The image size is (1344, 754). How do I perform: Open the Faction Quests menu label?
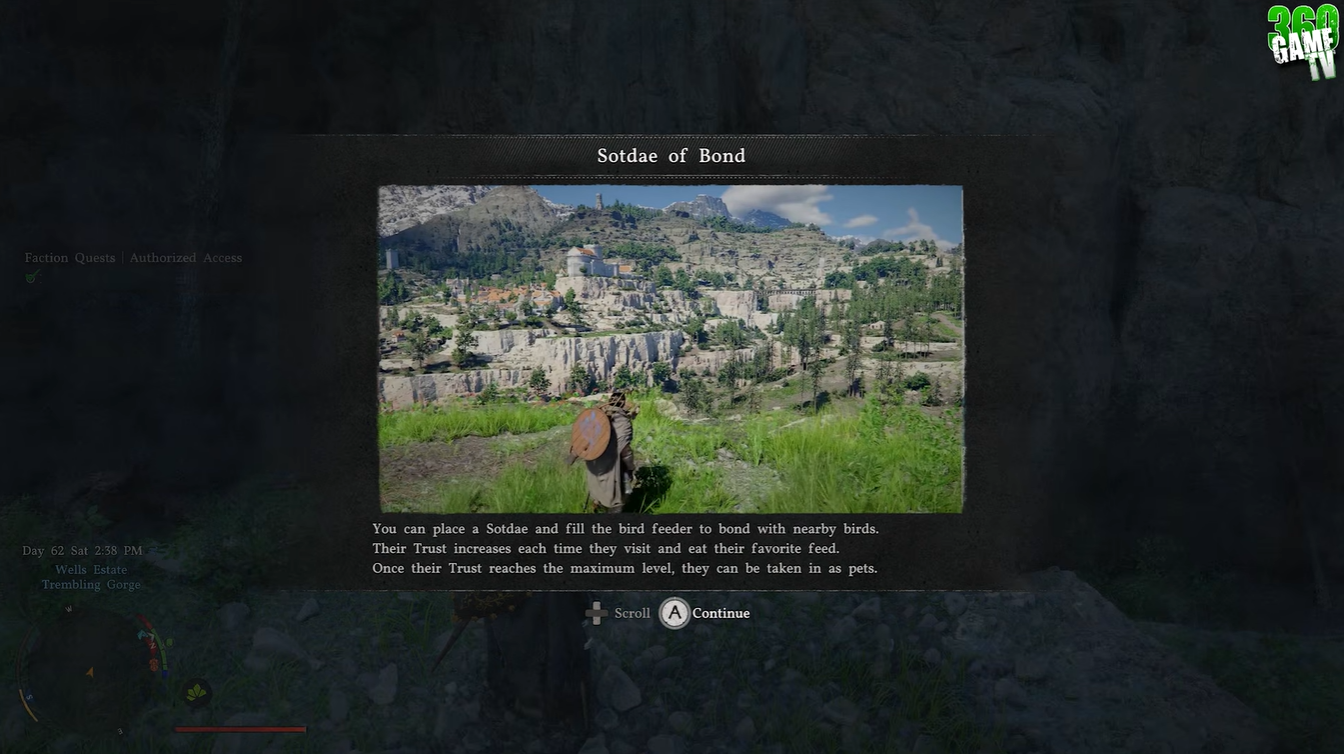coord(70,257)
